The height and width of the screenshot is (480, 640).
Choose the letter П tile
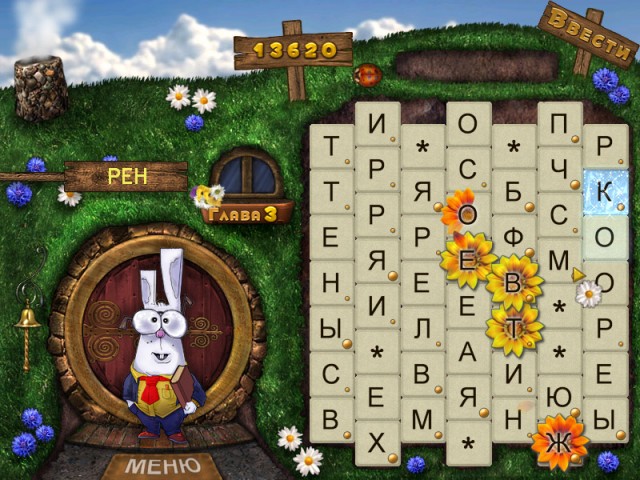[559, 124]
